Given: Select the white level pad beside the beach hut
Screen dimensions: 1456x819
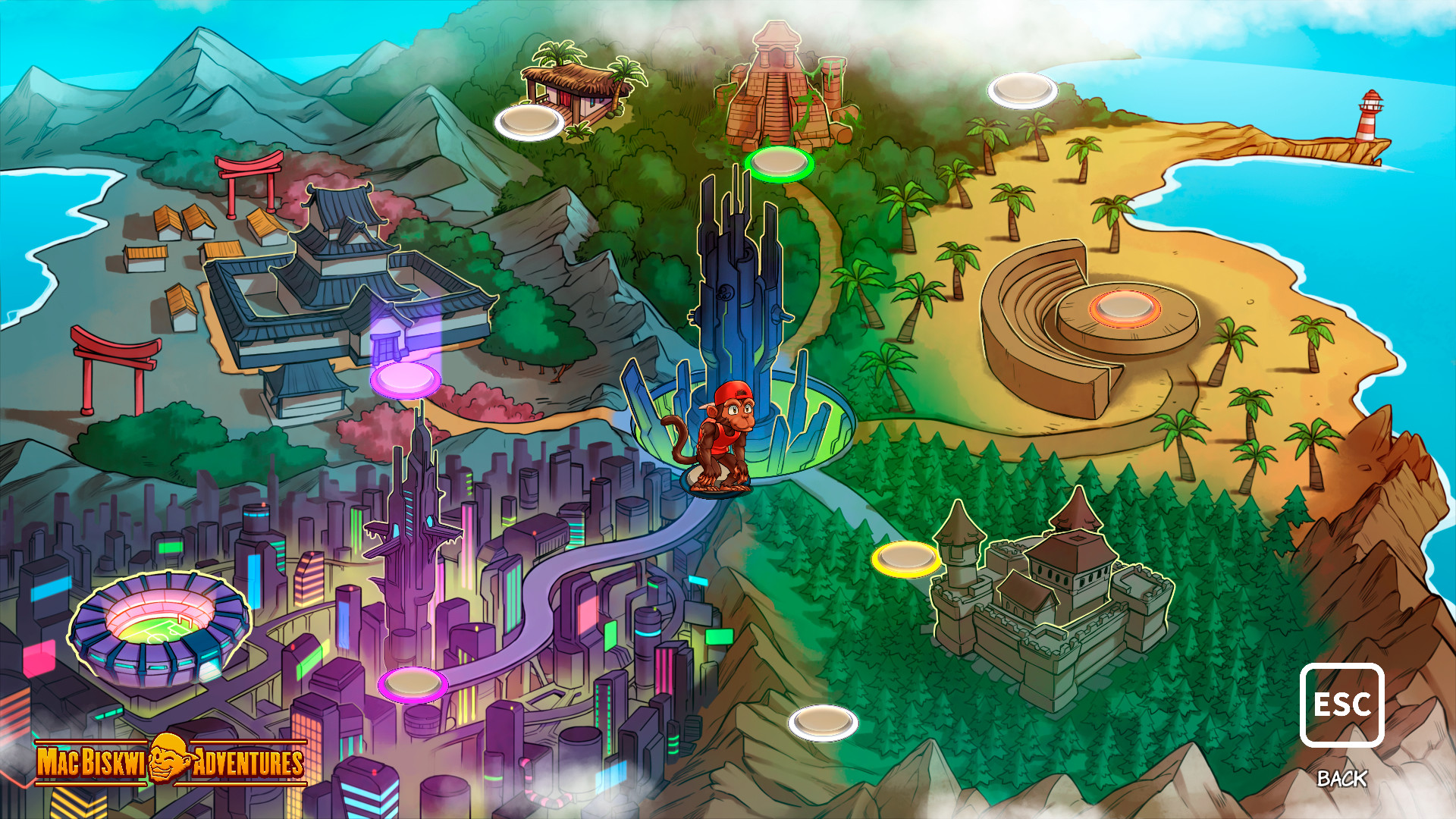Looking at the screenshot, I should (x=529, y=121).
